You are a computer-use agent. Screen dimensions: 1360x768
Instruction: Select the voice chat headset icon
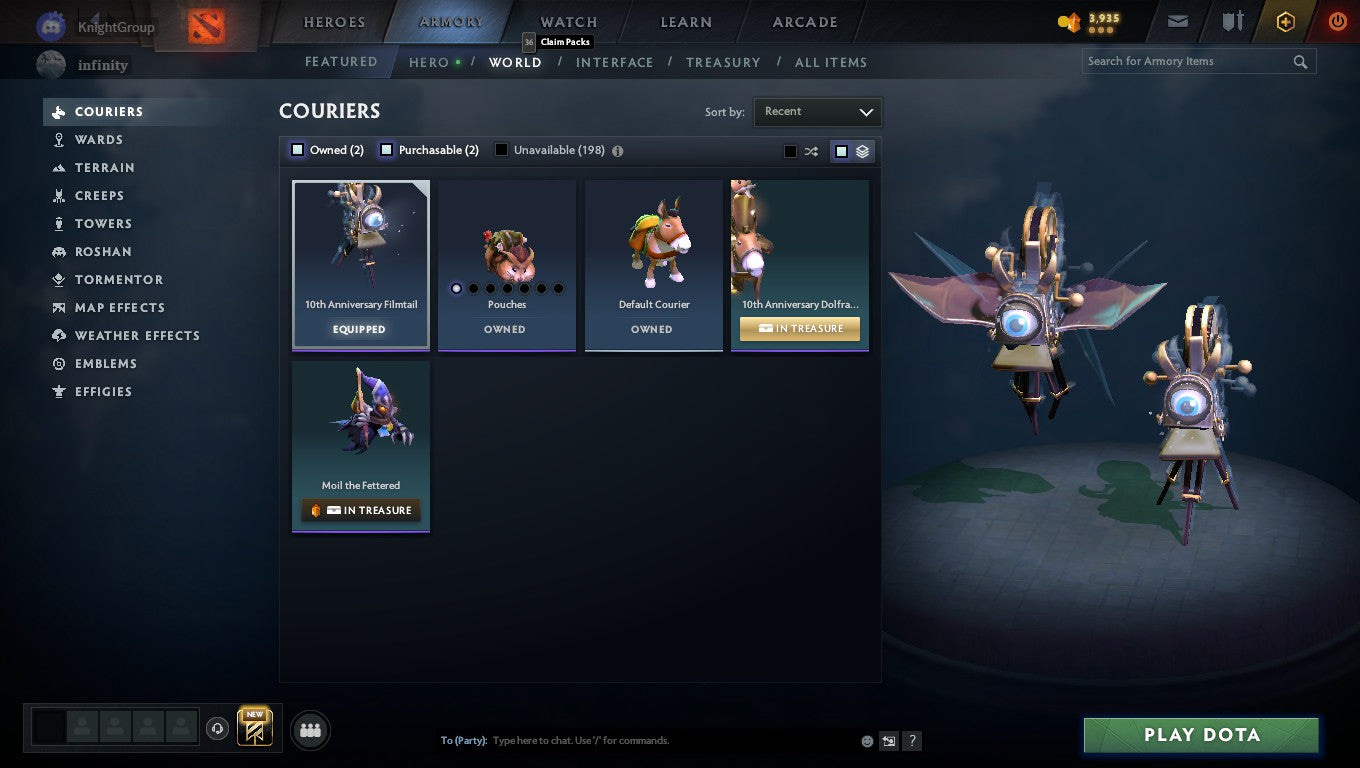pyautogui.click(x=218, y=728)
